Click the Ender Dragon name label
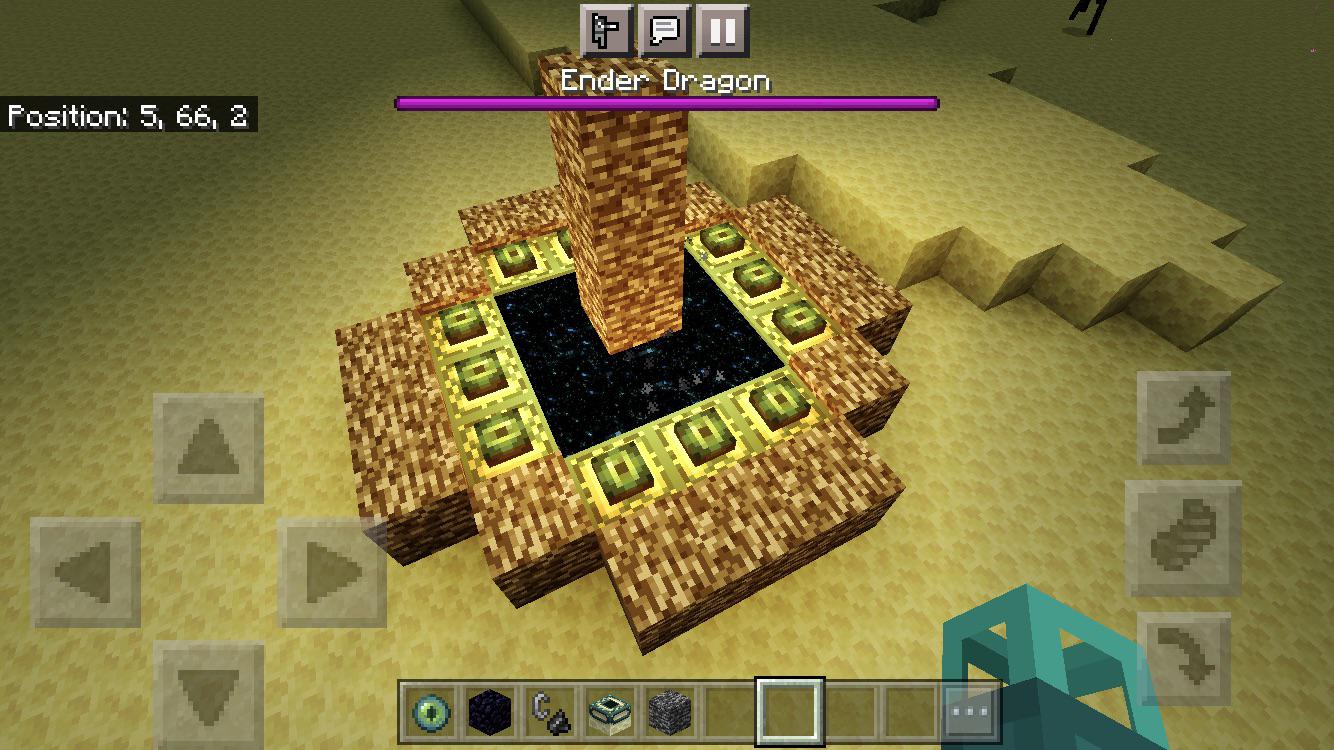Image resolution: width=1334 pixels, height=750 pixels. coord(667,80)
